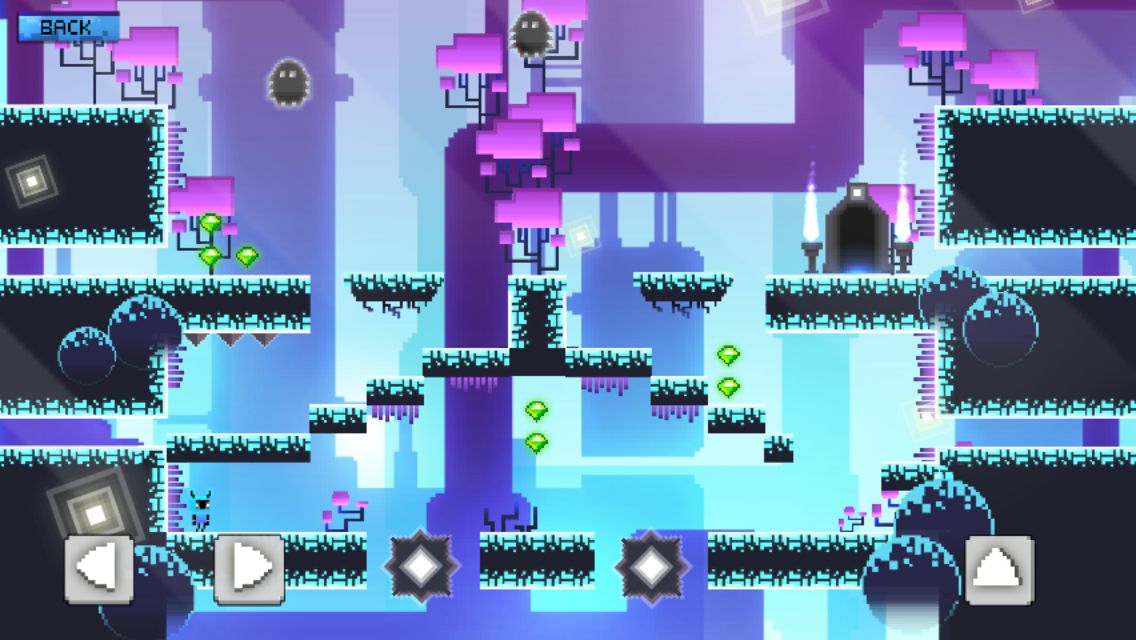Tap the BACK button
This screenshot has width=1136, height=640.
pyautogui.click(x=67, y=27)
